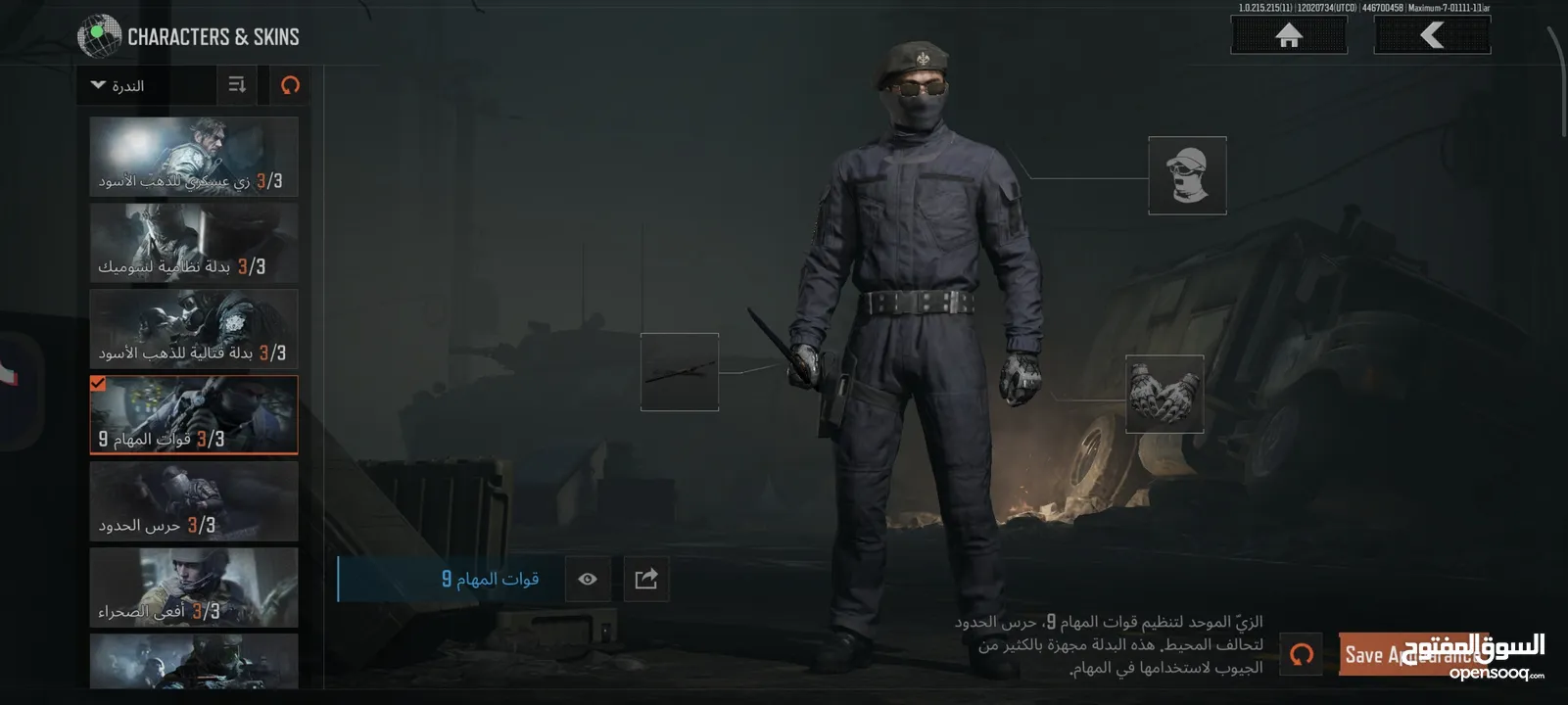Image resolution: width=1568 pixels, height=705 pixels.
Task: Save the current appearance
Action: point(1410,654)
